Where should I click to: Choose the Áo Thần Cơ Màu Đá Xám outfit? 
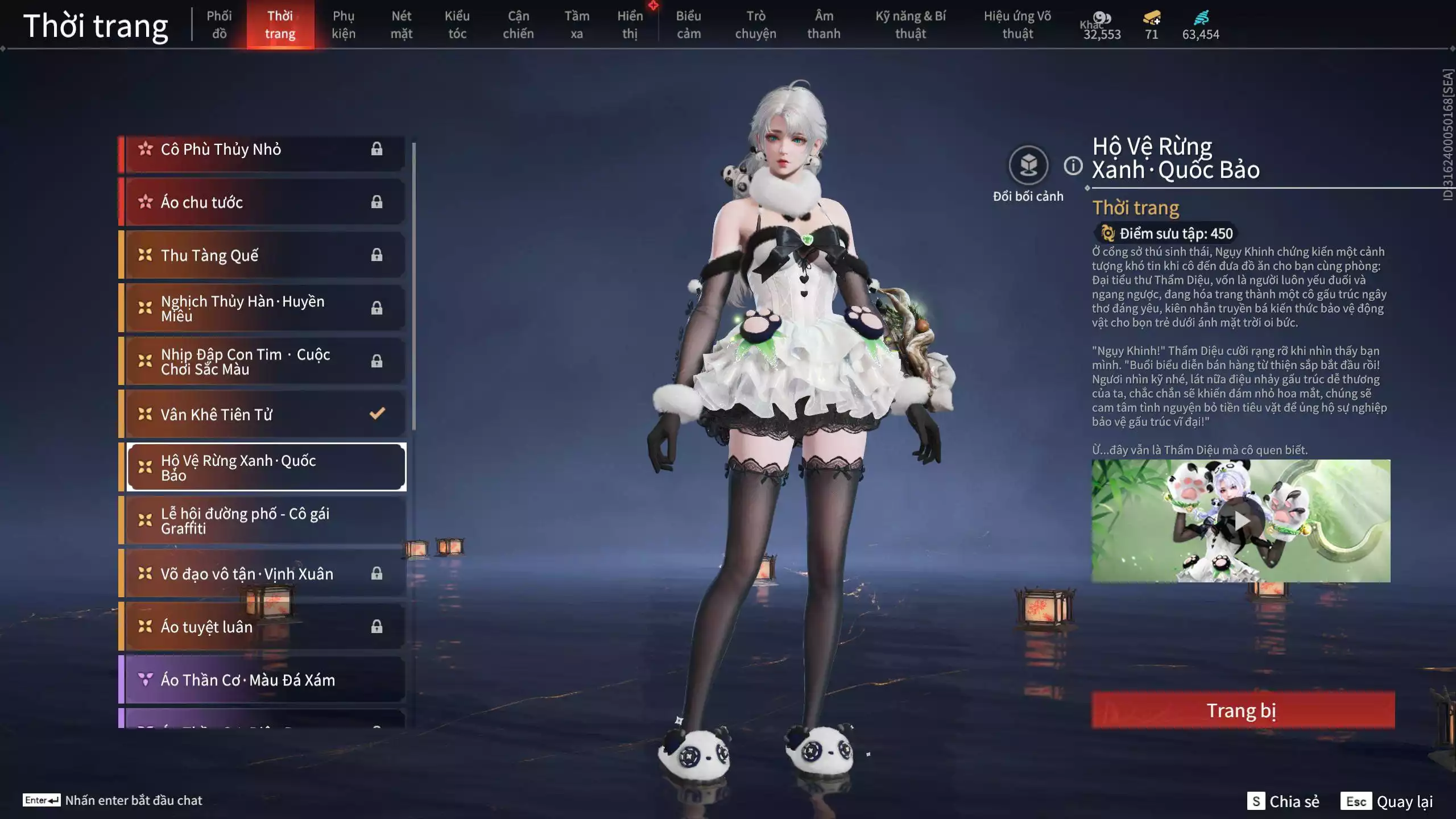click(263, 680)
